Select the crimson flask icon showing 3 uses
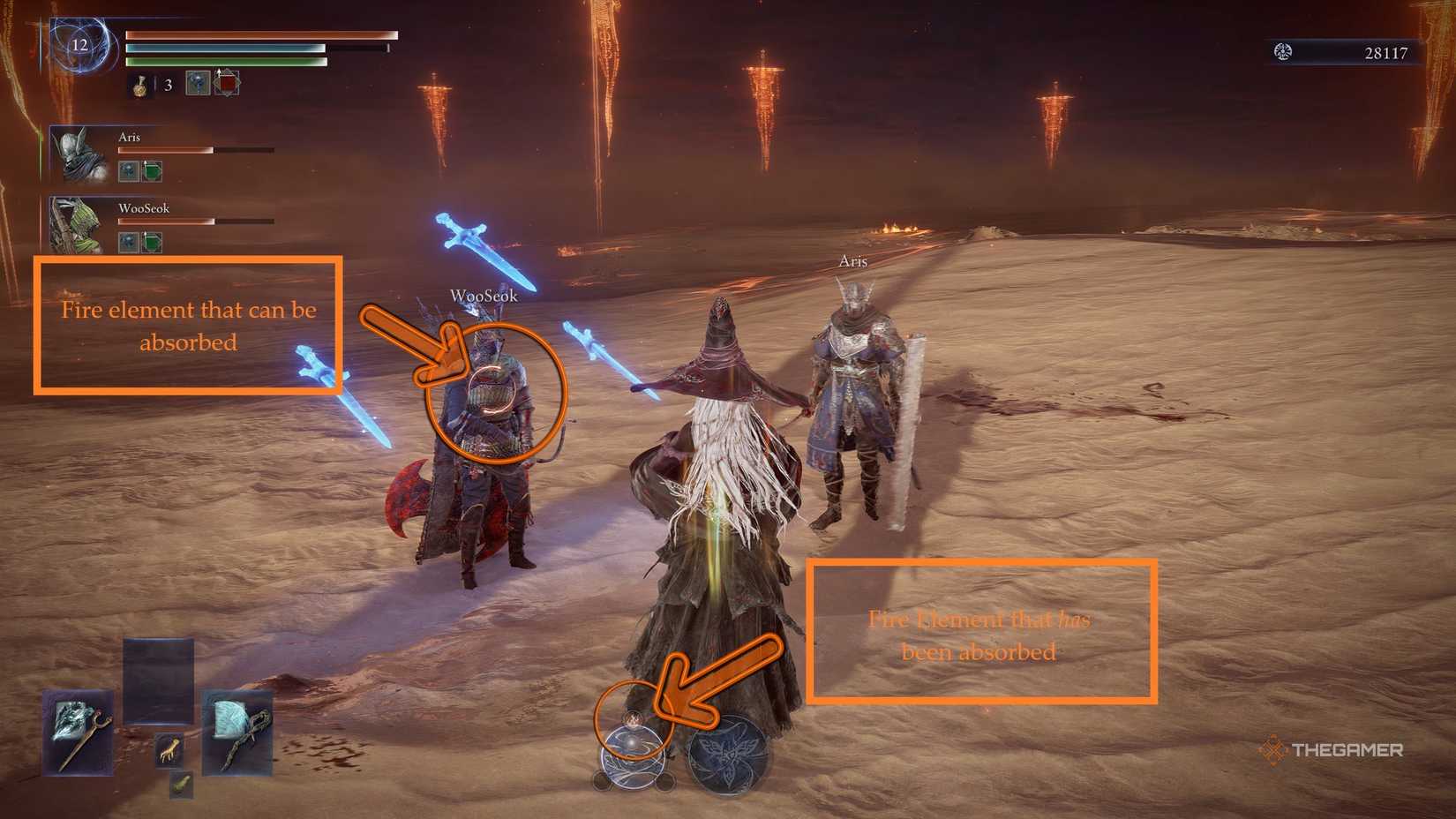The width and height of the screenshot is (1456, 819). 141,86
